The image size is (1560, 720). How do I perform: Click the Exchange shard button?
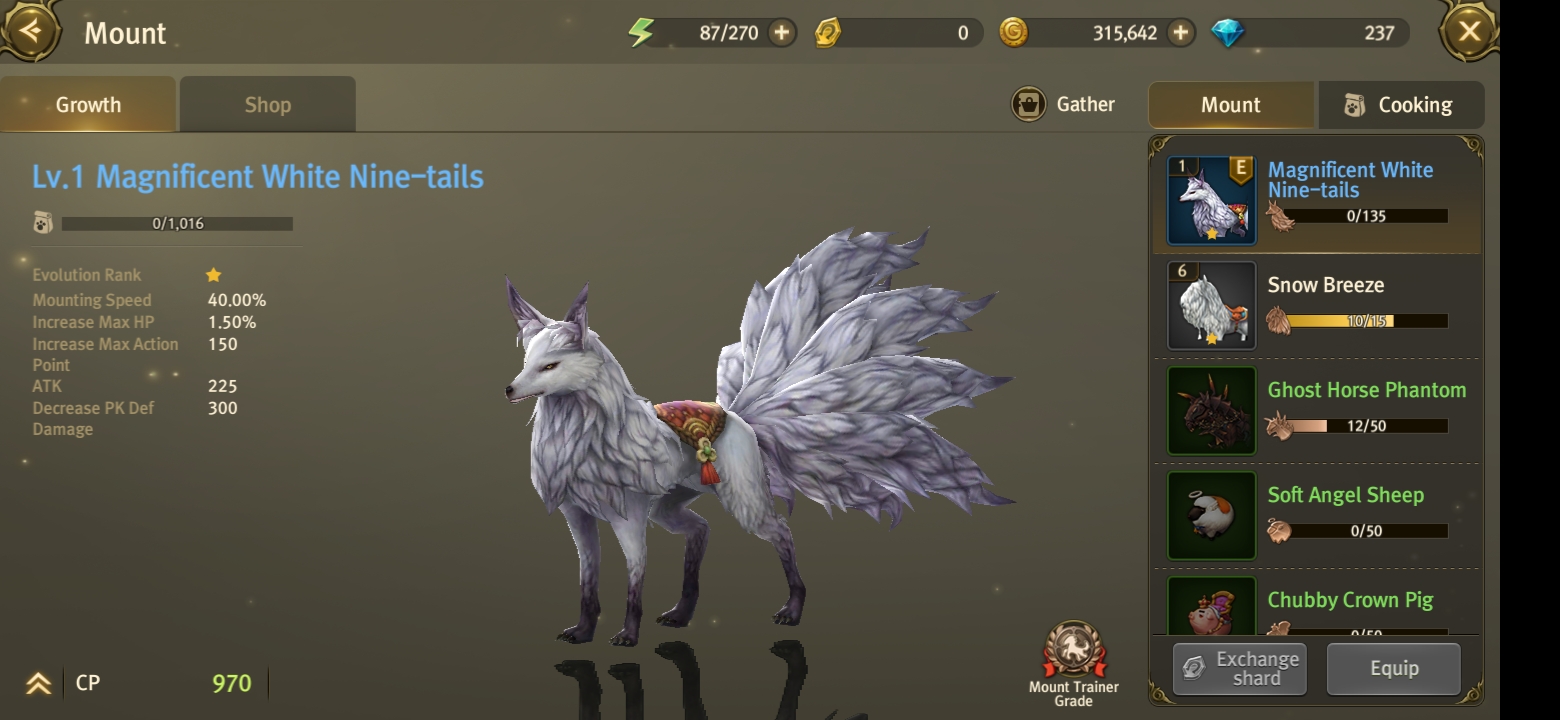pyautogui.click(x=1240, y=669)
